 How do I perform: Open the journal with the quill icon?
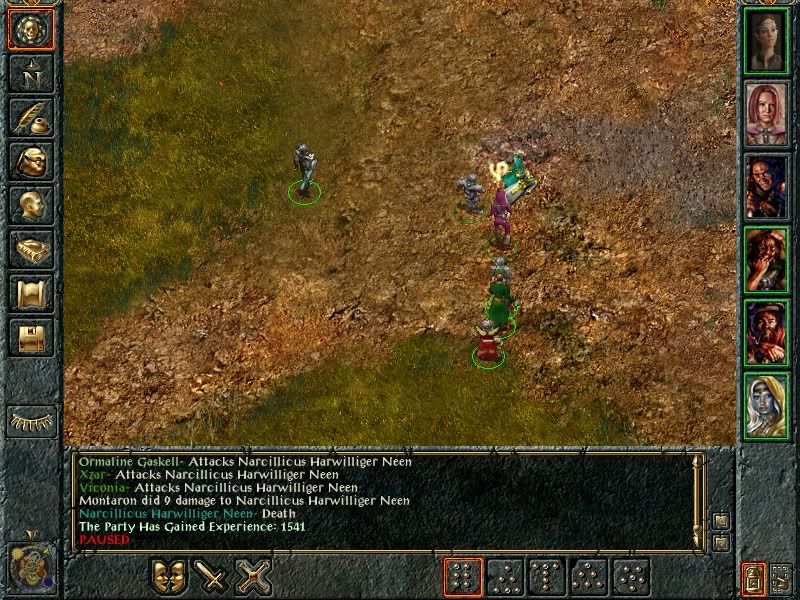pos(30,117)
